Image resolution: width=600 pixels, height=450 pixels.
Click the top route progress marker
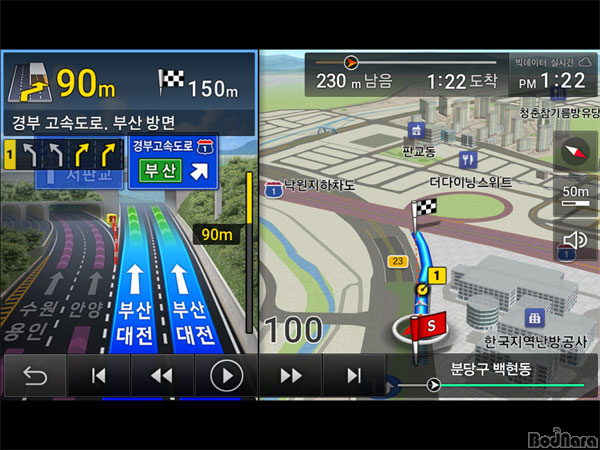[351, 62]
